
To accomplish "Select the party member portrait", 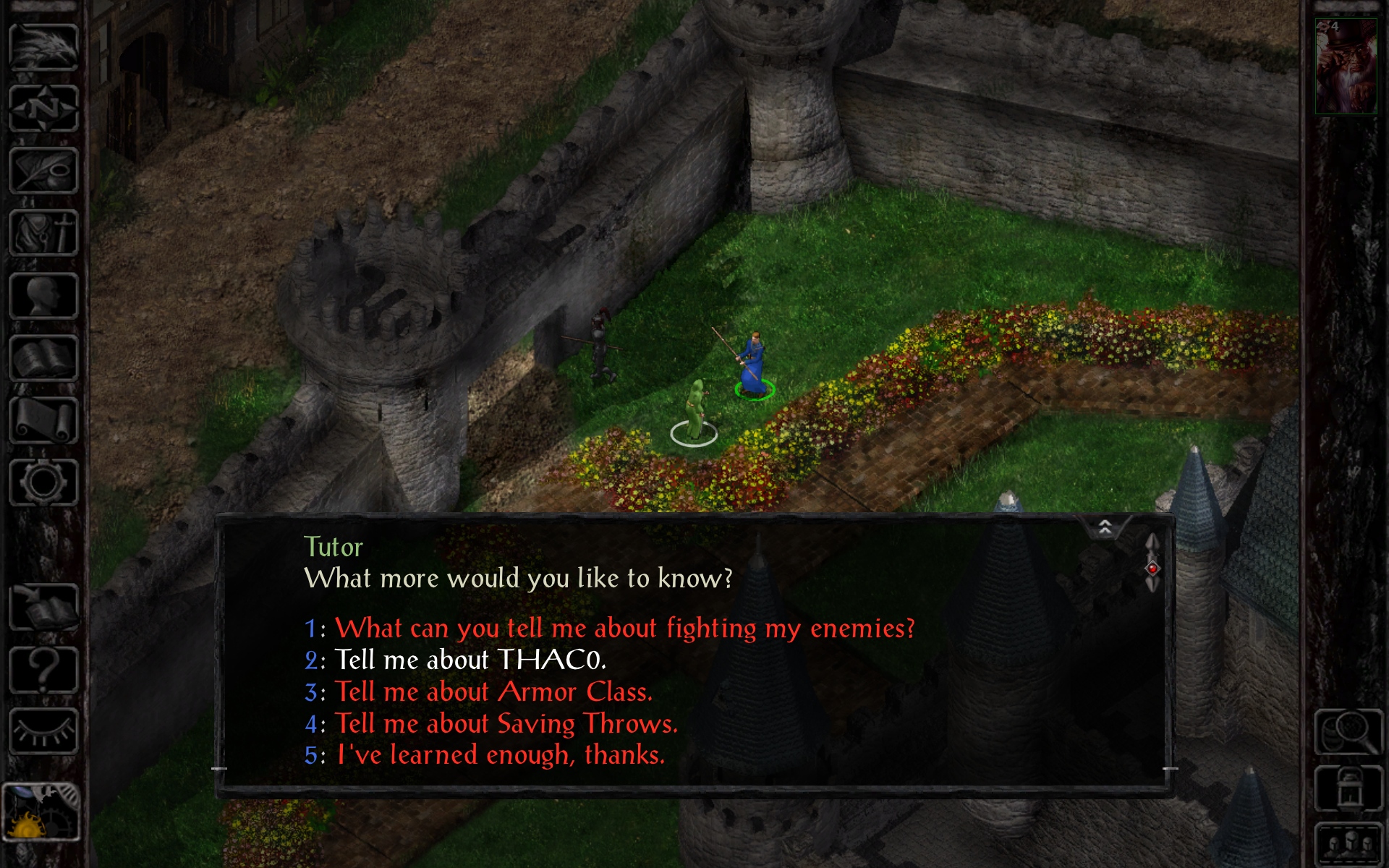I will pyautogui.click(x=1345, y=67).
